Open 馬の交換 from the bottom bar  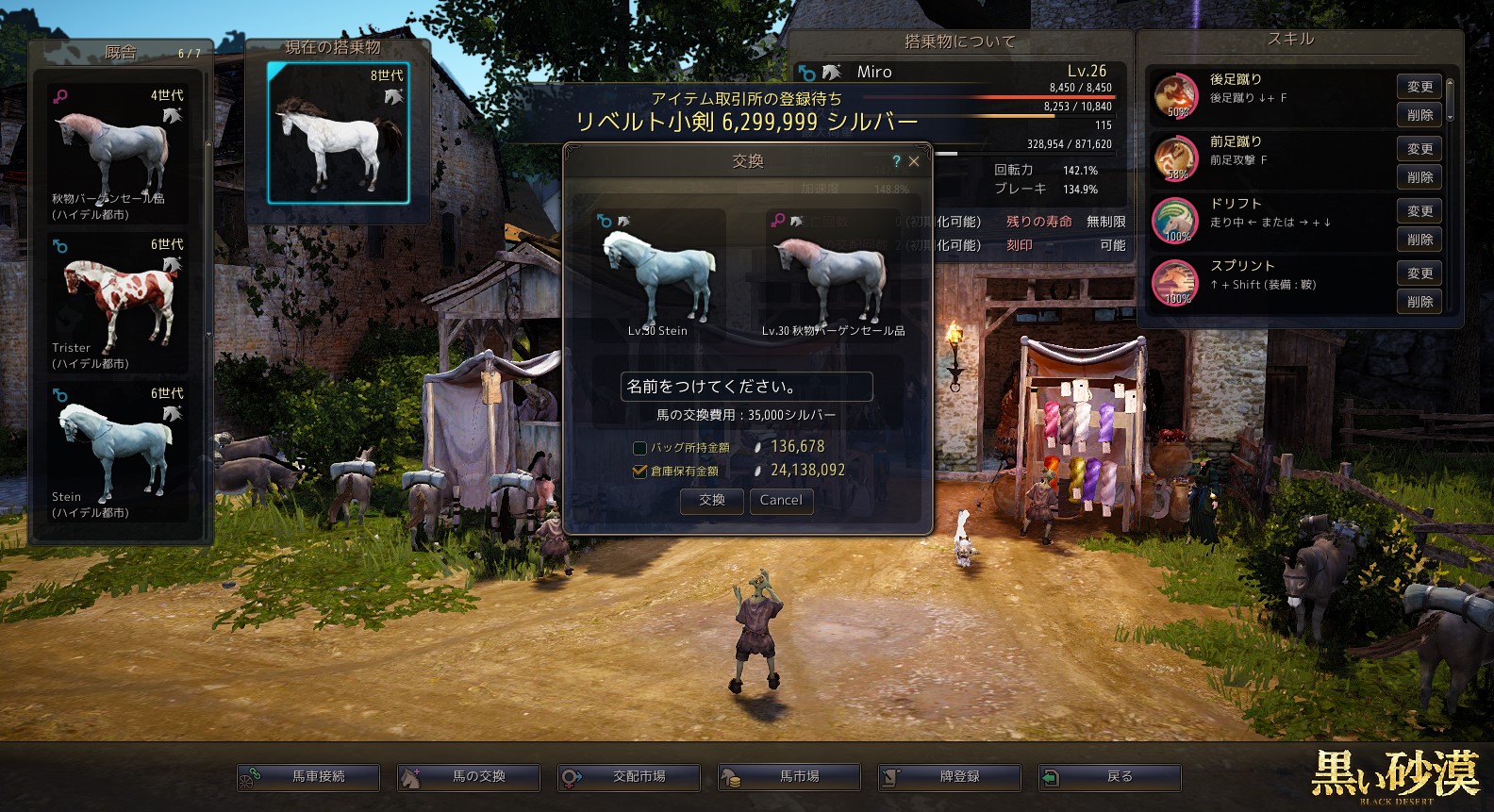(469, 777)
